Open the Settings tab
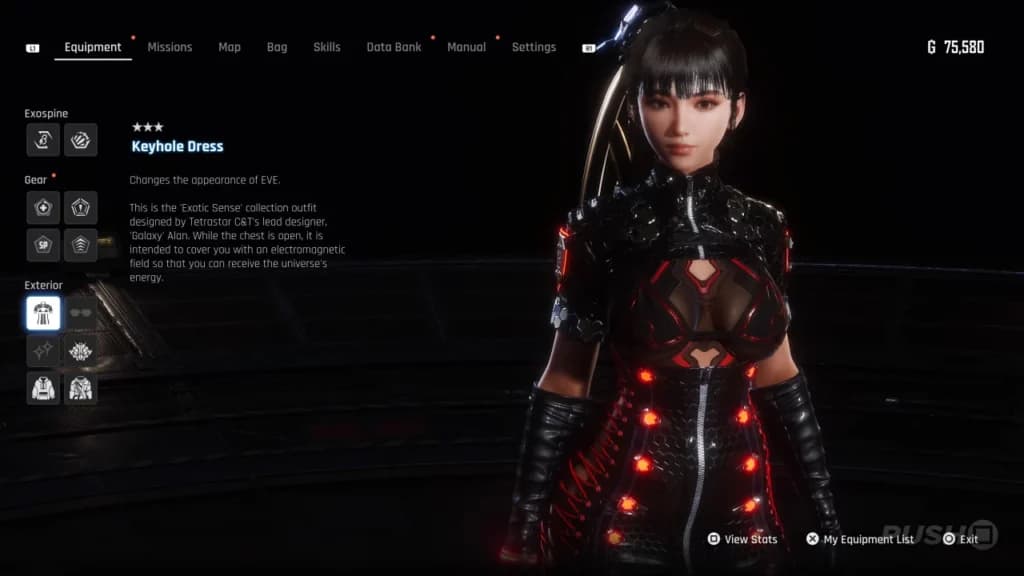 [x=533, y=47]
